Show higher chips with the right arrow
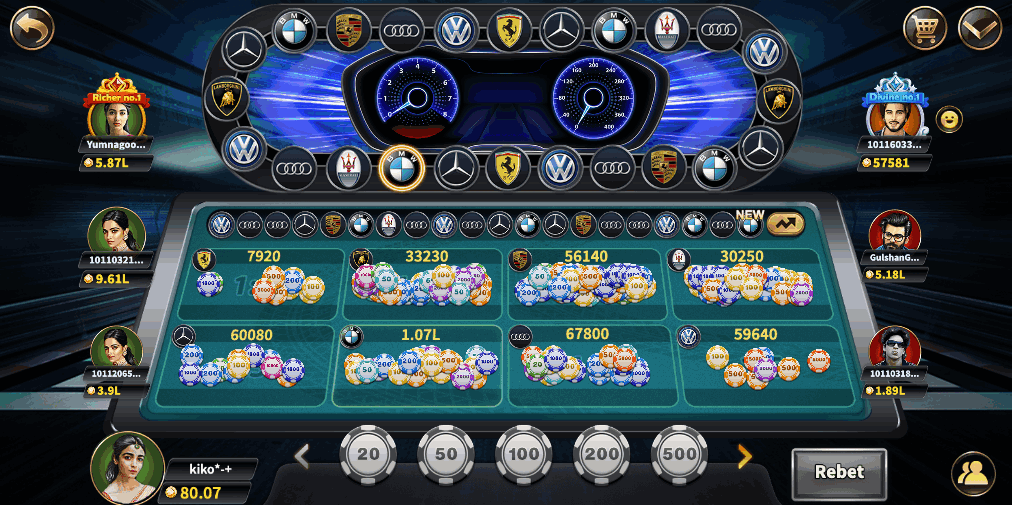 tap(744, 457)
